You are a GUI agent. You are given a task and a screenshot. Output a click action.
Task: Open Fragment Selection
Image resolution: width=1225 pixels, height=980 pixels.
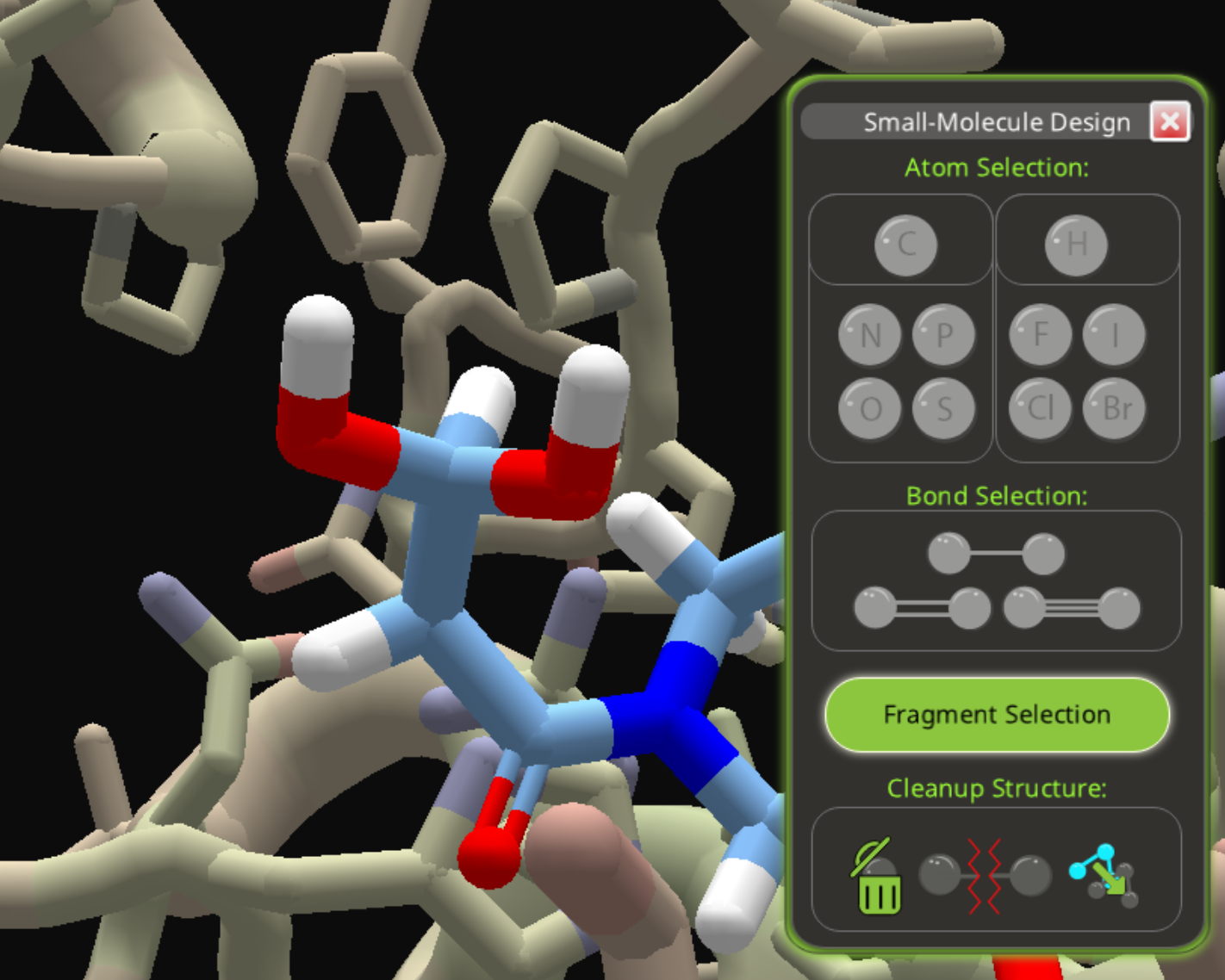click(x=997, y=715)
